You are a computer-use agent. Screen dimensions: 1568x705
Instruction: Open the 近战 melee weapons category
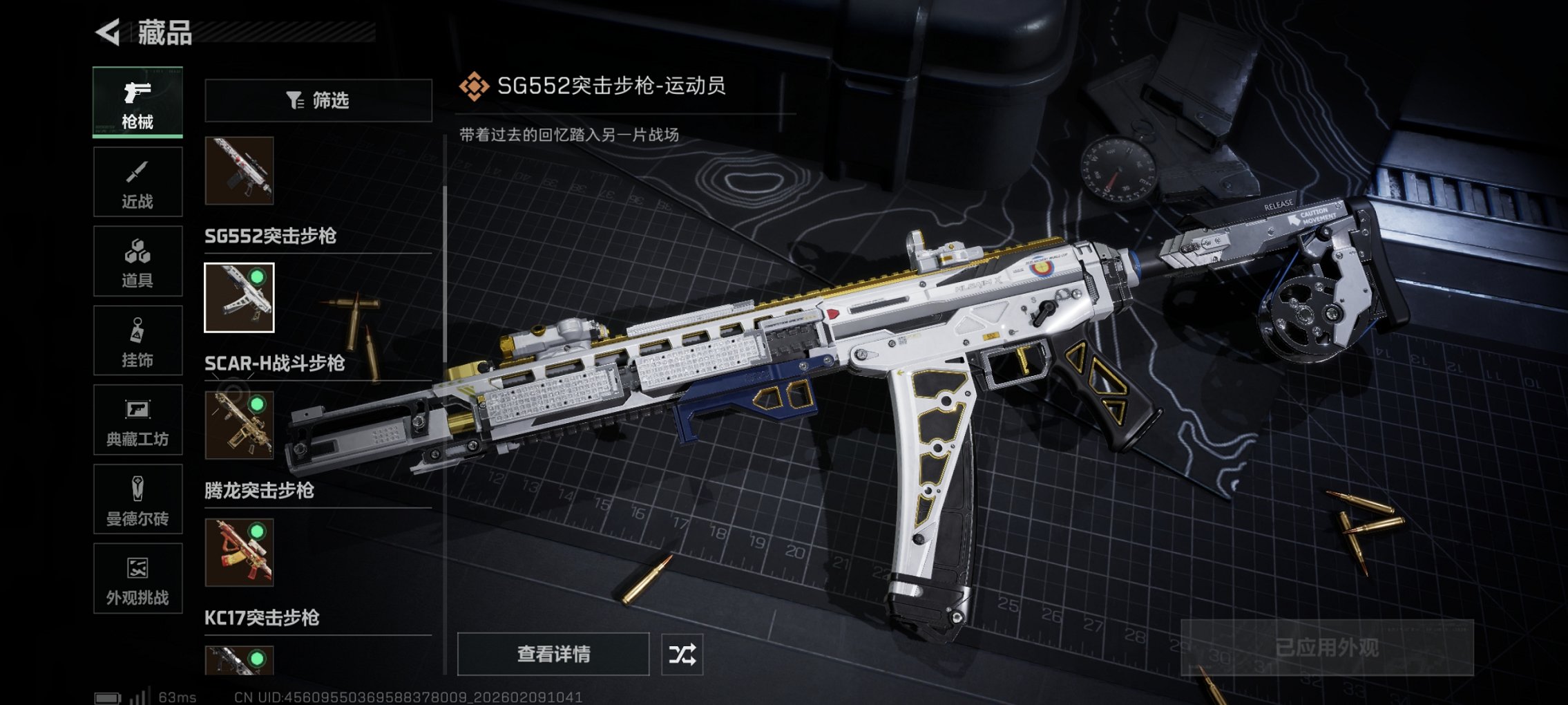(x=136, y=181)
